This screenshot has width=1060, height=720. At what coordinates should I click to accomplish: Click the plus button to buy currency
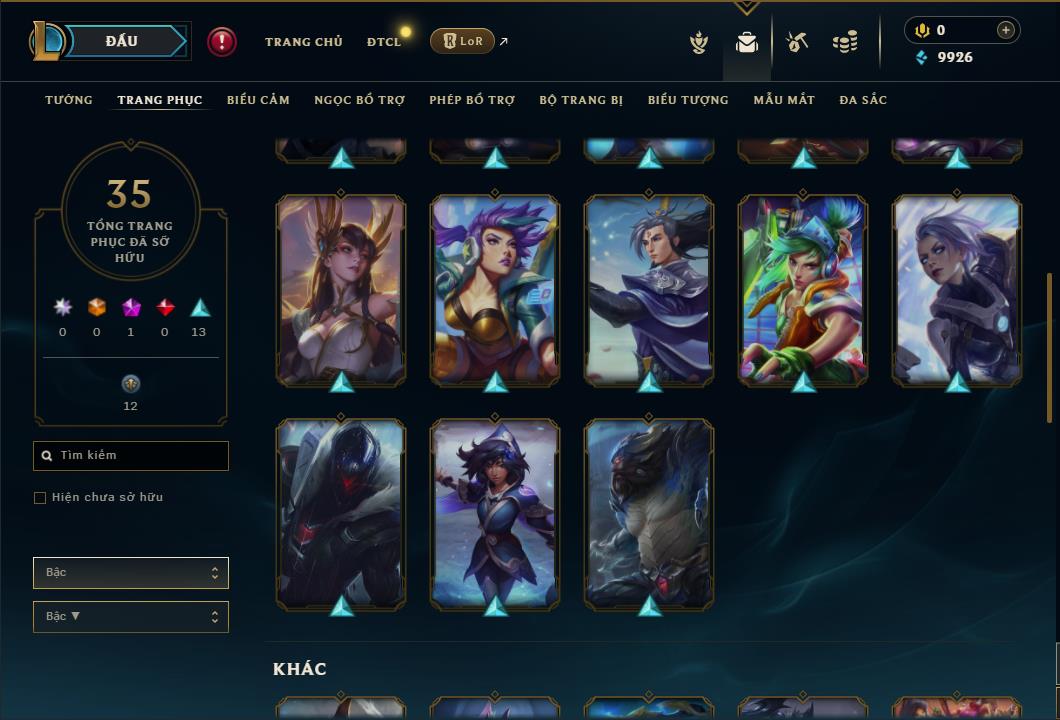(1006, 31)
